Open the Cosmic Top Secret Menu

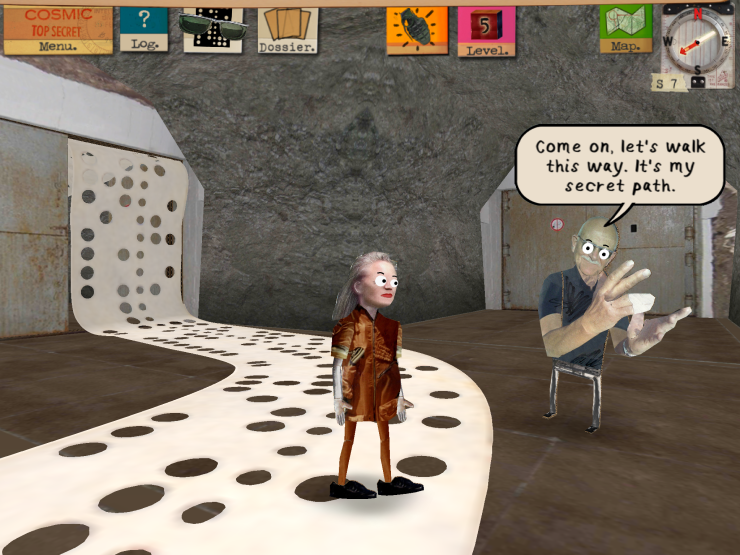[x=58, y=29]
